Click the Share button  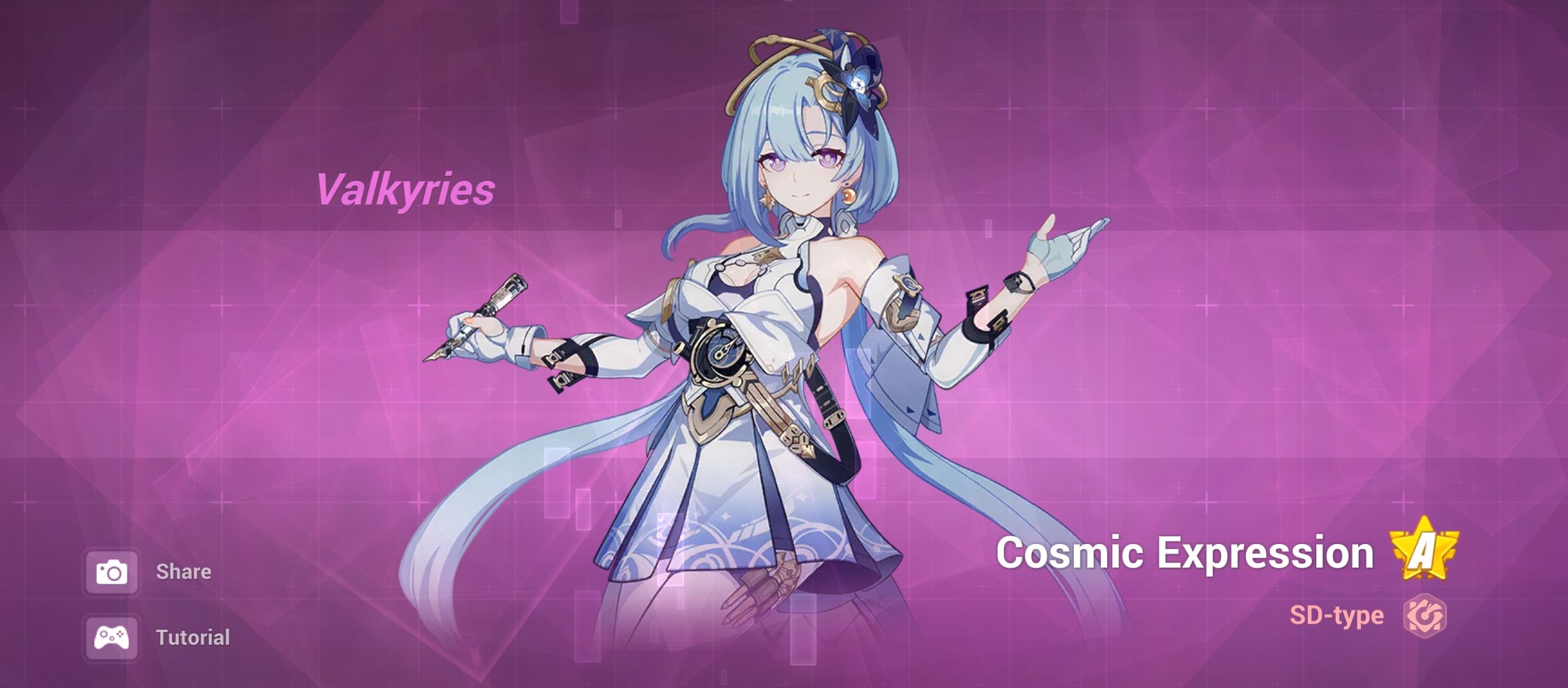pyautogui.click(x=185, y=571)
